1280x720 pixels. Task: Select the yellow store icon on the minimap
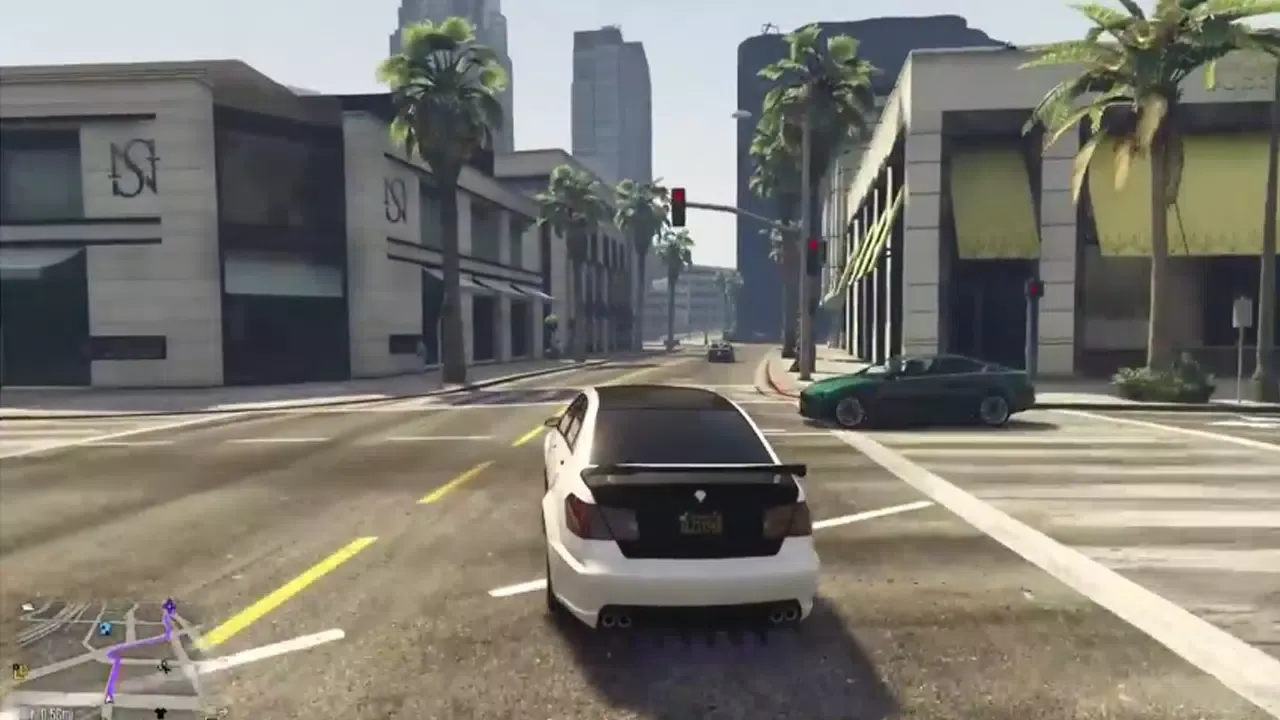pos(19,670)
